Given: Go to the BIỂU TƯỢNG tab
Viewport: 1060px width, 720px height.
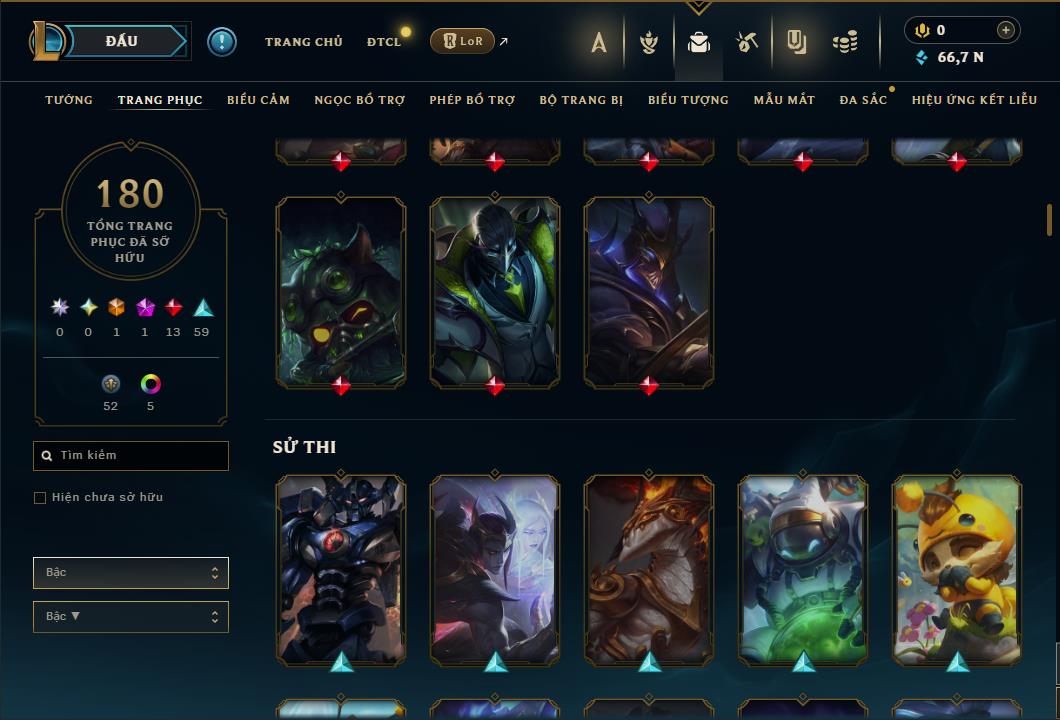Looking at the screenshot, I should click(688, 100).
